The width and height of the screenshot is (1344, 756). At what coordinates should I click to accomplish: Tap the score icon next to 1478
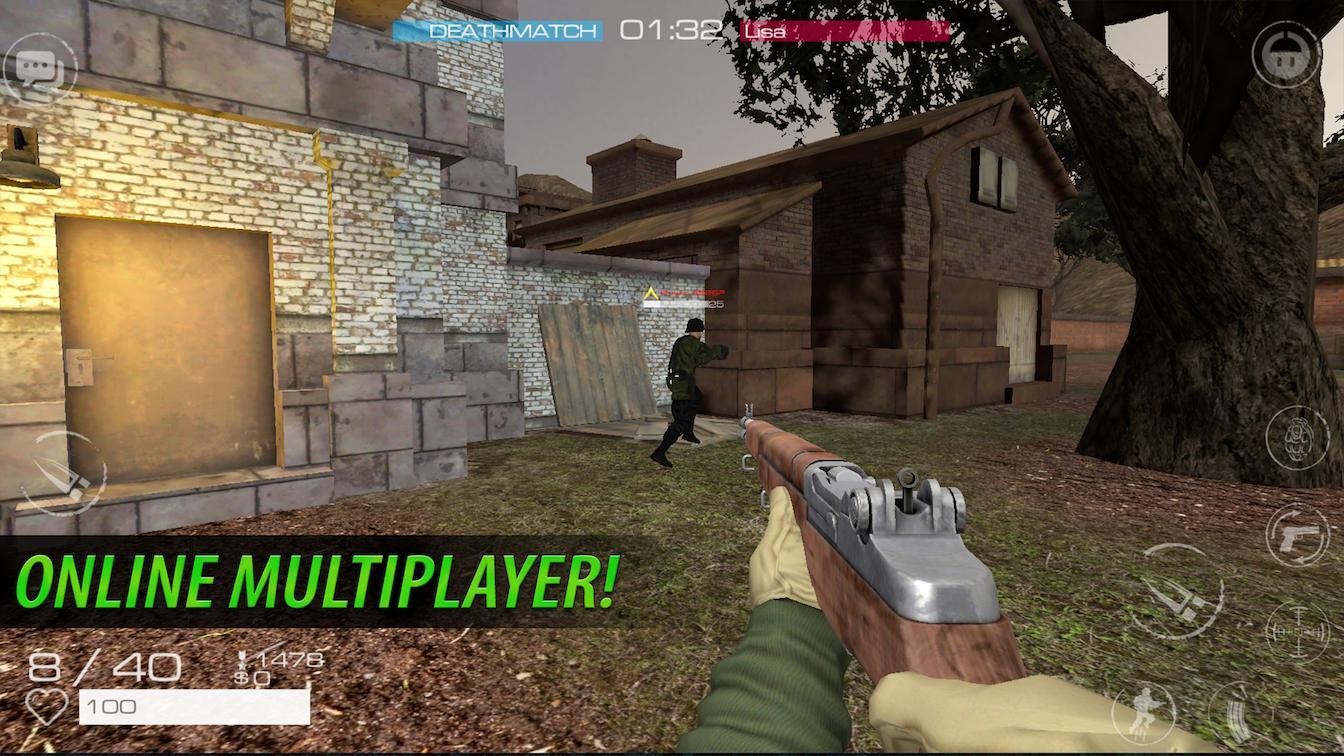pyautogui.click(x=244, y=660)
